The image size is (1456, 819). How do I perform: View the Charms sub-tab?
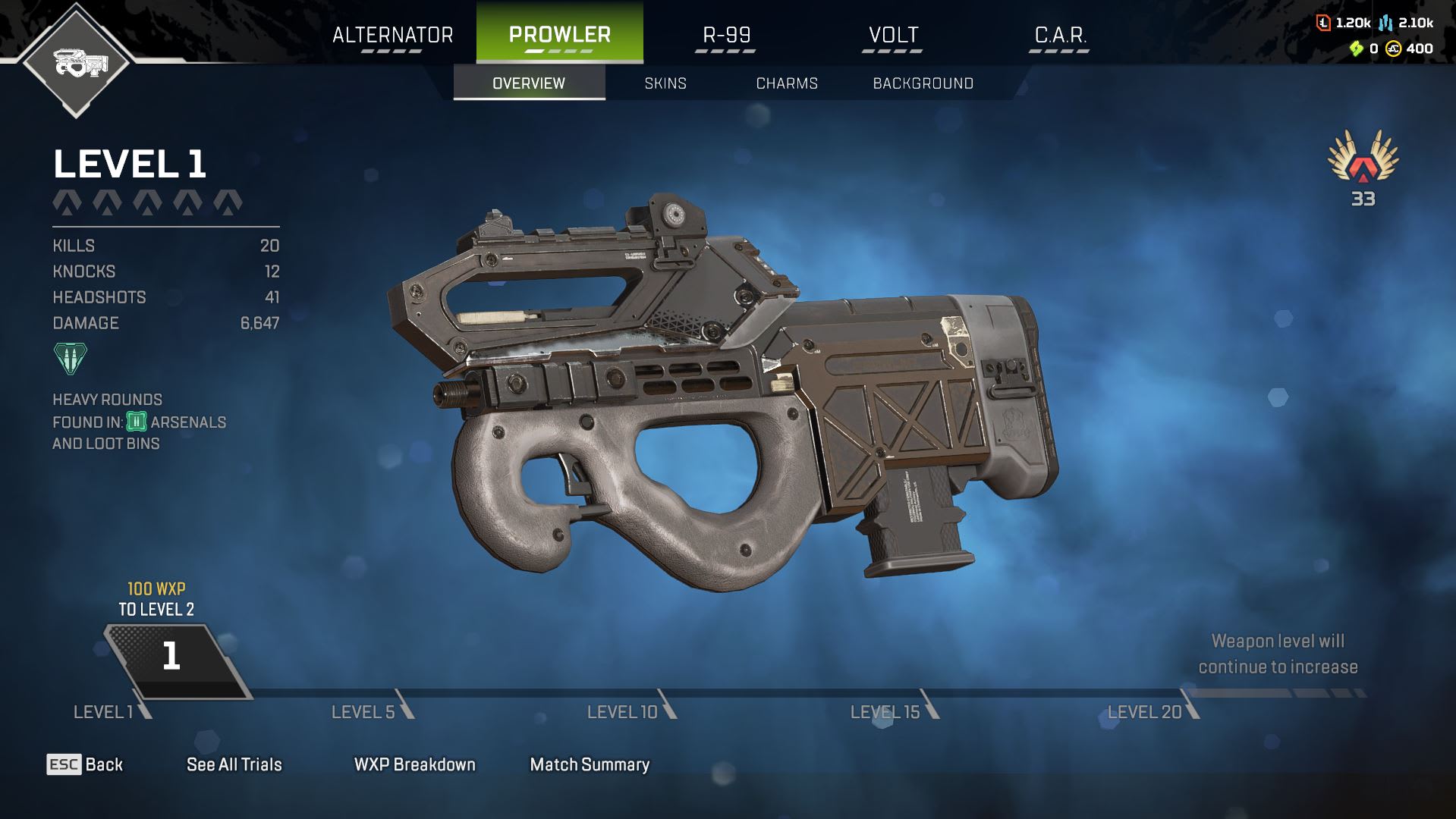787,83
